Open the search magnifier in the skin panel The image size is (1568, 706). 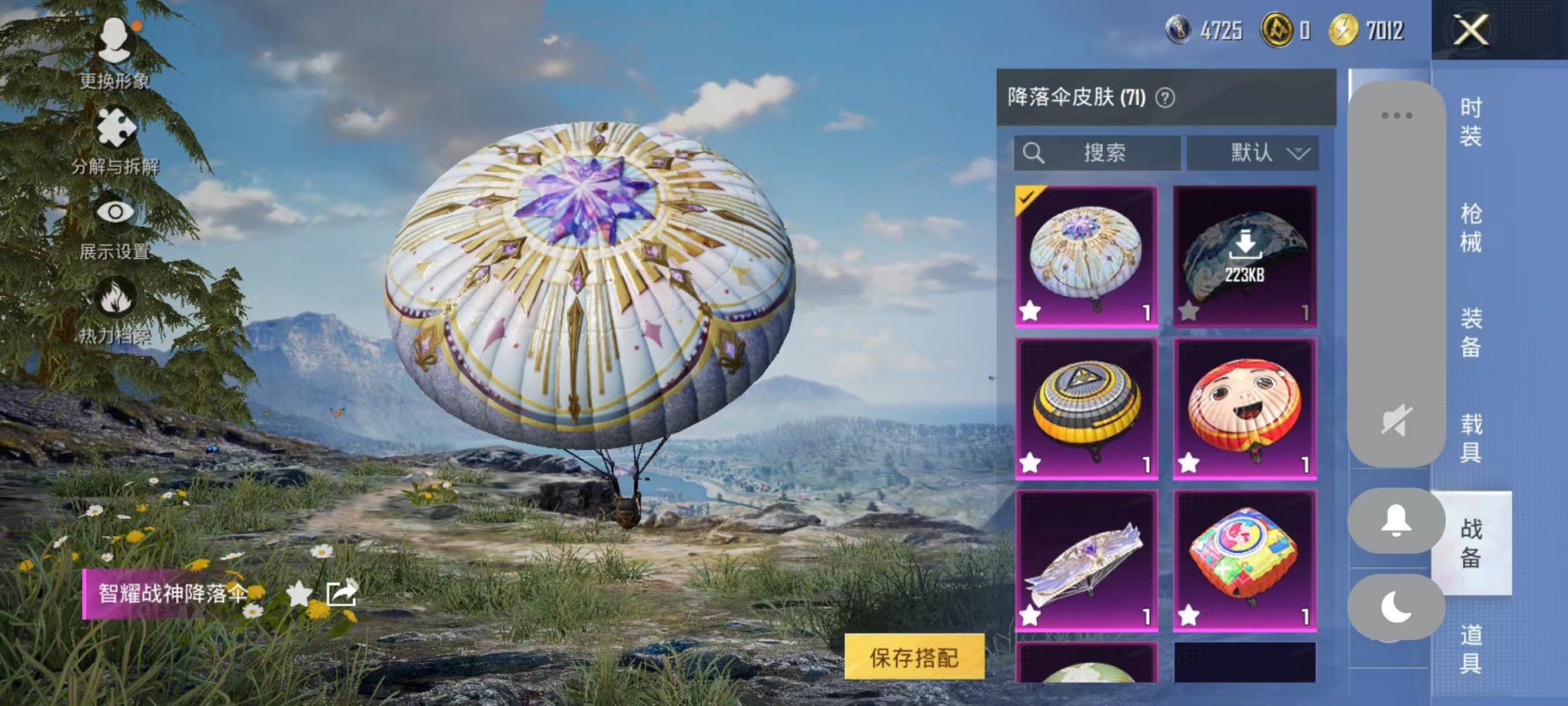[1034, 152]
